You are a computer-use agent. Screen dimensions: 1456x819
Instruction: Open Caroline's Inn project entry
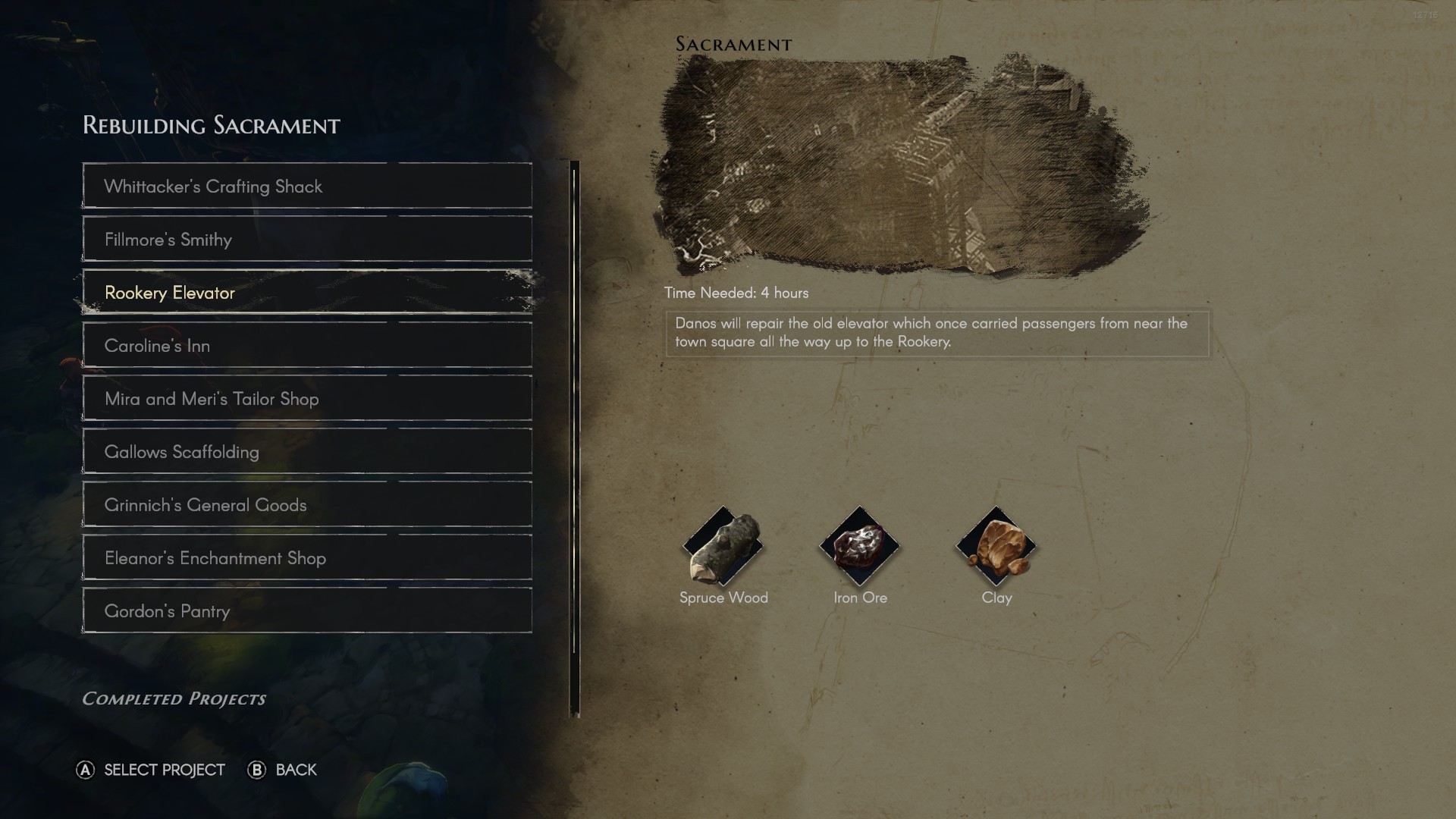pos(306,345)
